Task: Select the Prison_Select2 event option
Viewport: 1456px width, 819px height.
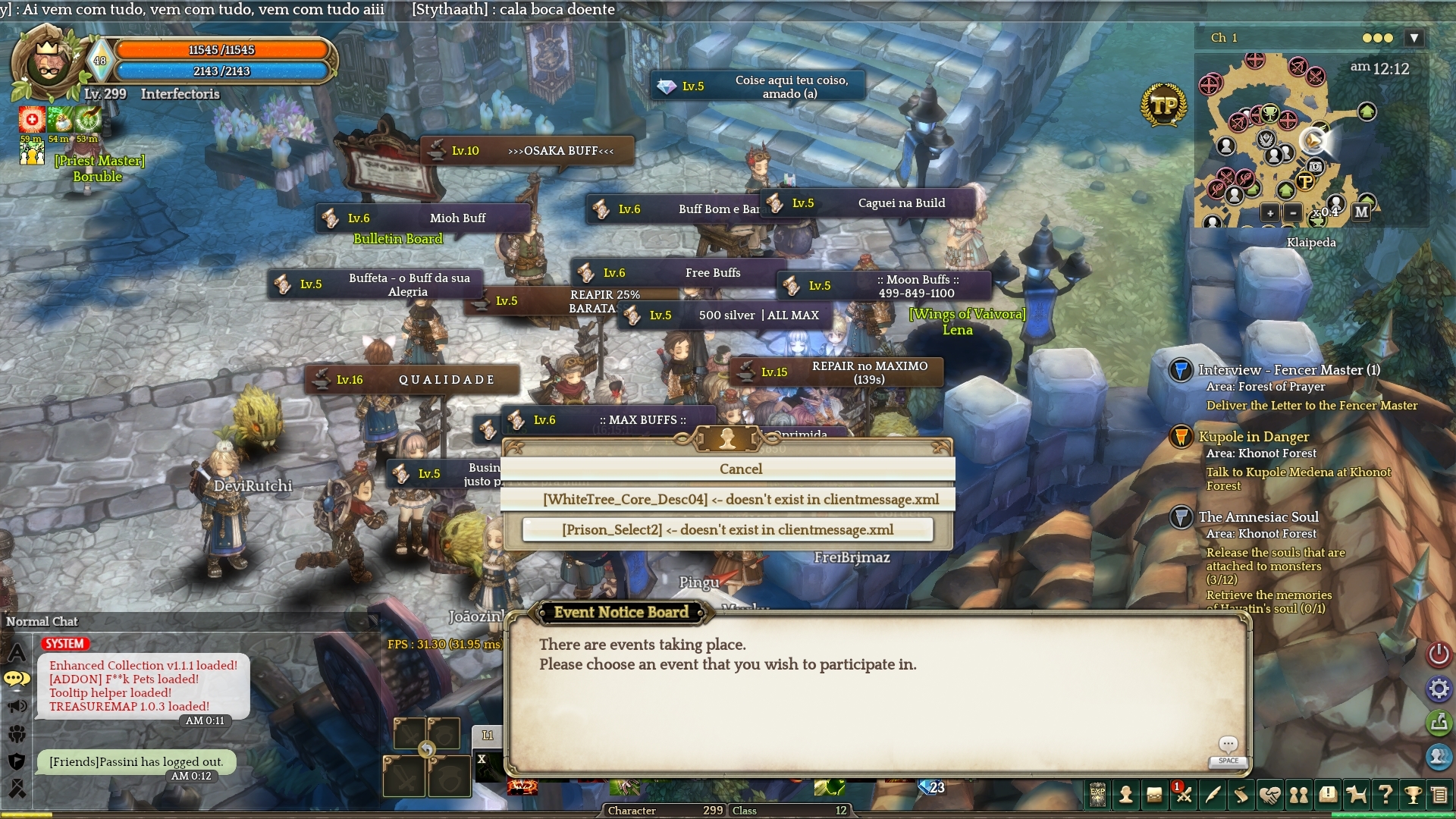Action: pos(728,529)
